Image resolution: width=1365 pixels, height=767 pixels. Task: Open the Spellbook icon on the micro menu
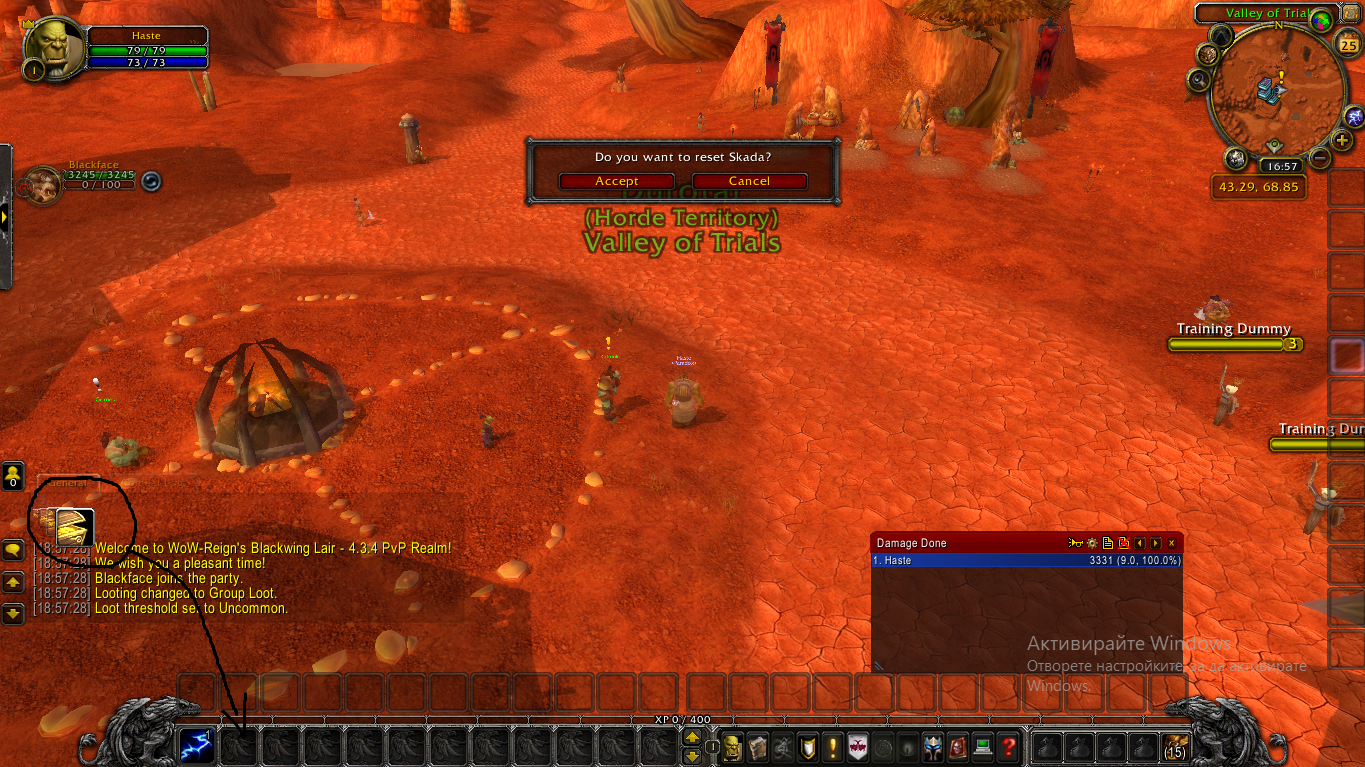758,747
